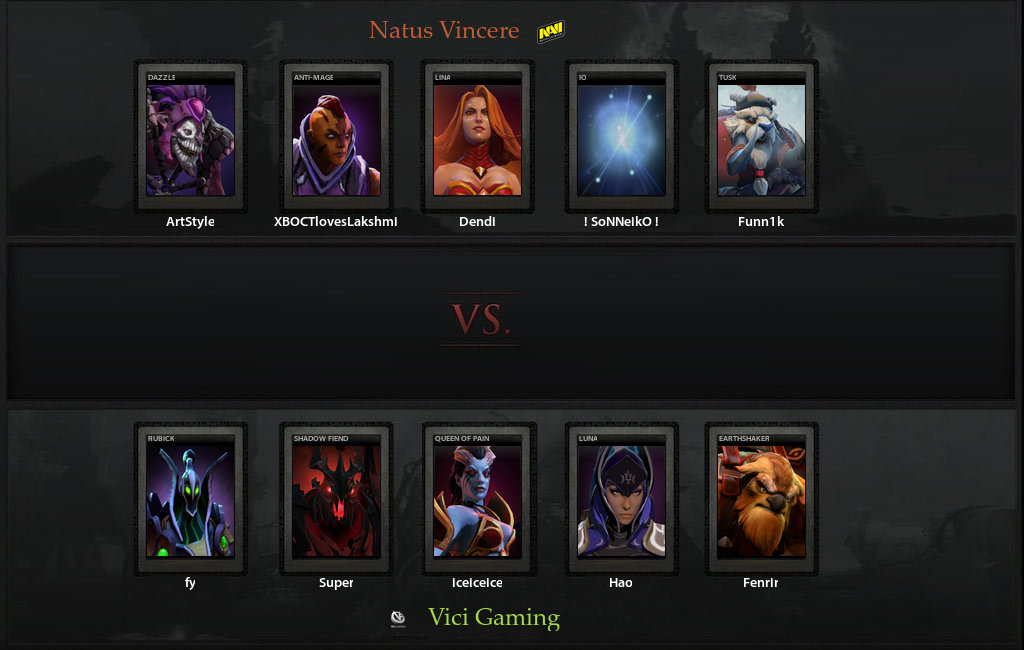This screenshot has width=1024, height=650.
Task: Select the XBOCTlovesLakshmi player name
Action: pyautogui.click(x=336, y=222)
